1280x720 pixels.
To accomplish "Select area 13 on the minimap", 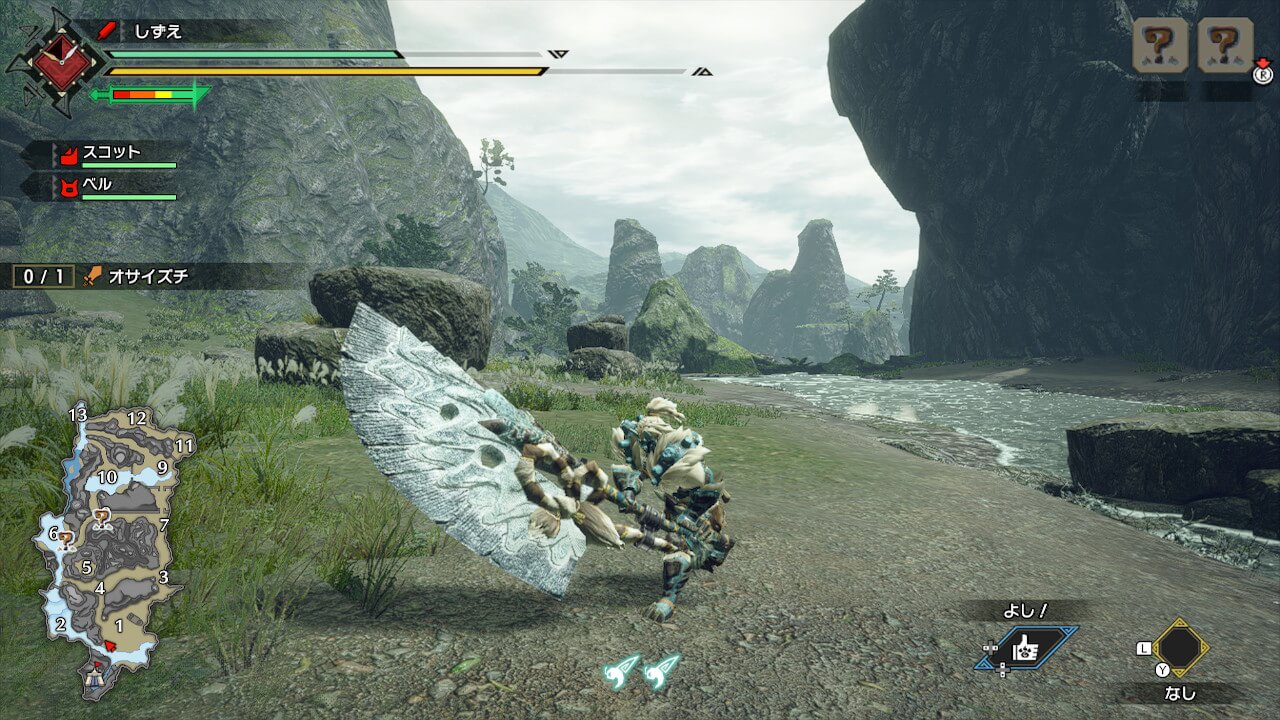I will tap(78, 414).
